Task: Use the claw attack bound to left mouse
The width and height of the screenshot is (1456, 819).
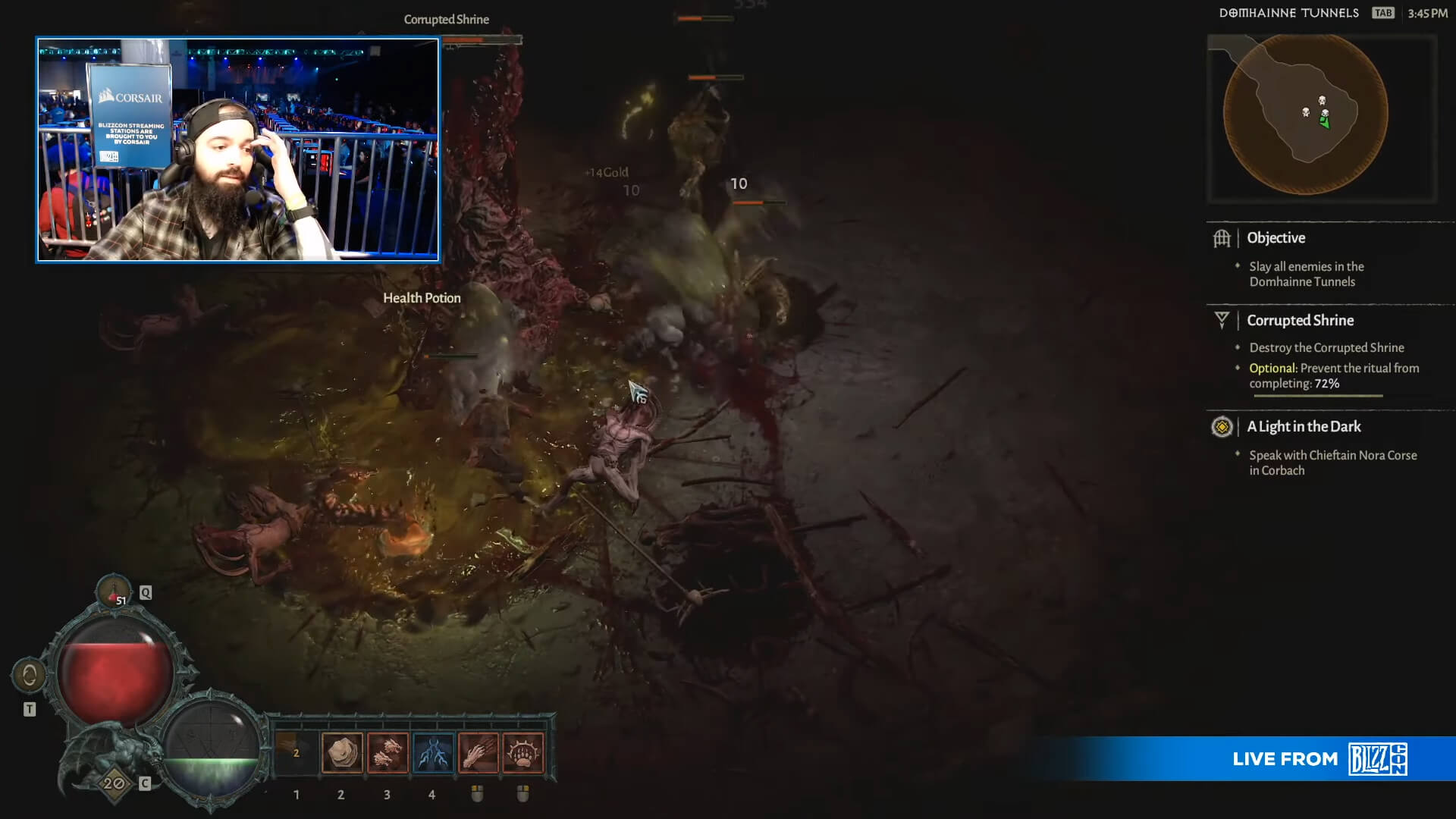Action: click(x=478, y=752)
